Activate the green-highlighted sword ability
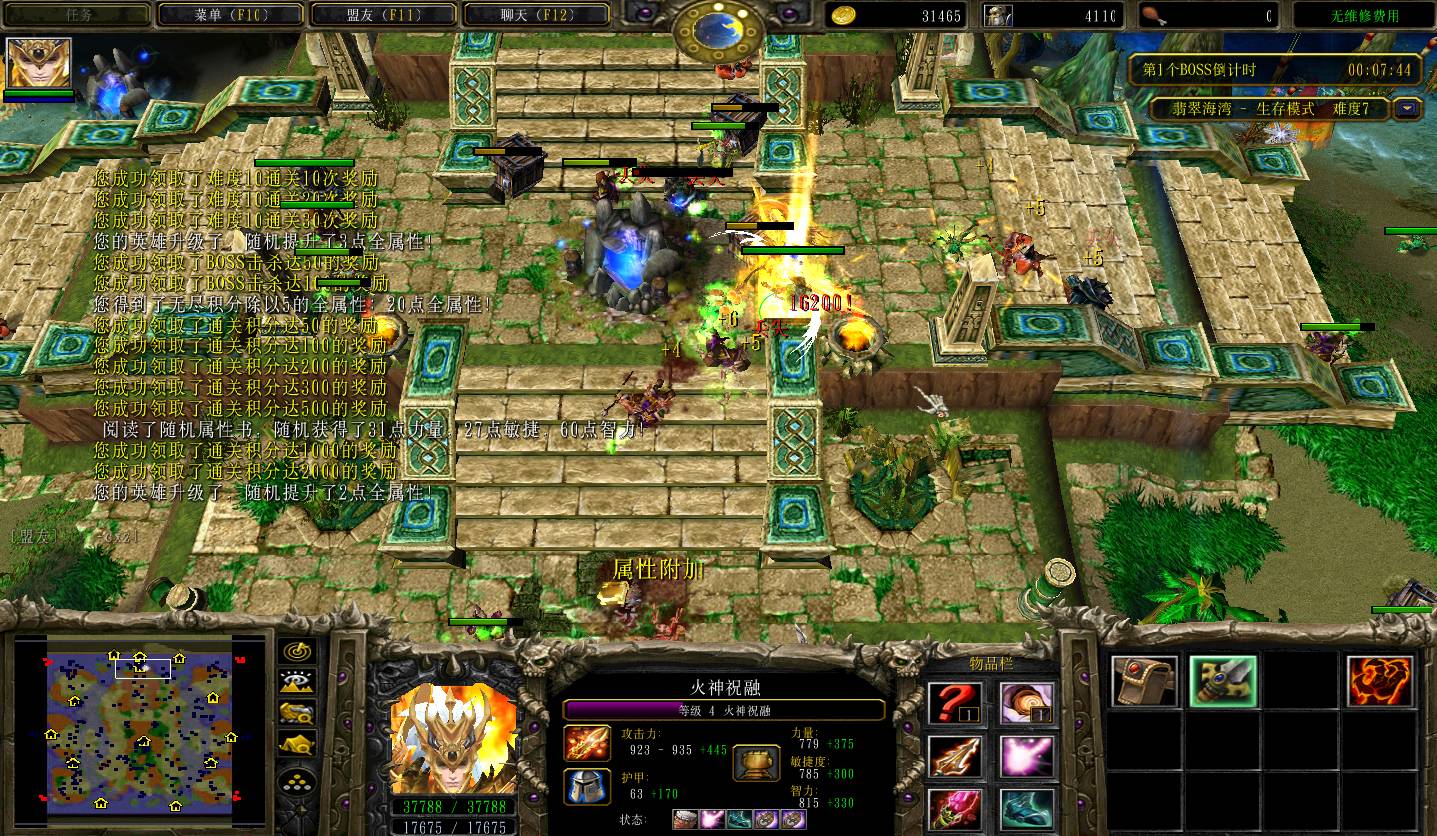The image size is (1437, 836). (1223, 682)
